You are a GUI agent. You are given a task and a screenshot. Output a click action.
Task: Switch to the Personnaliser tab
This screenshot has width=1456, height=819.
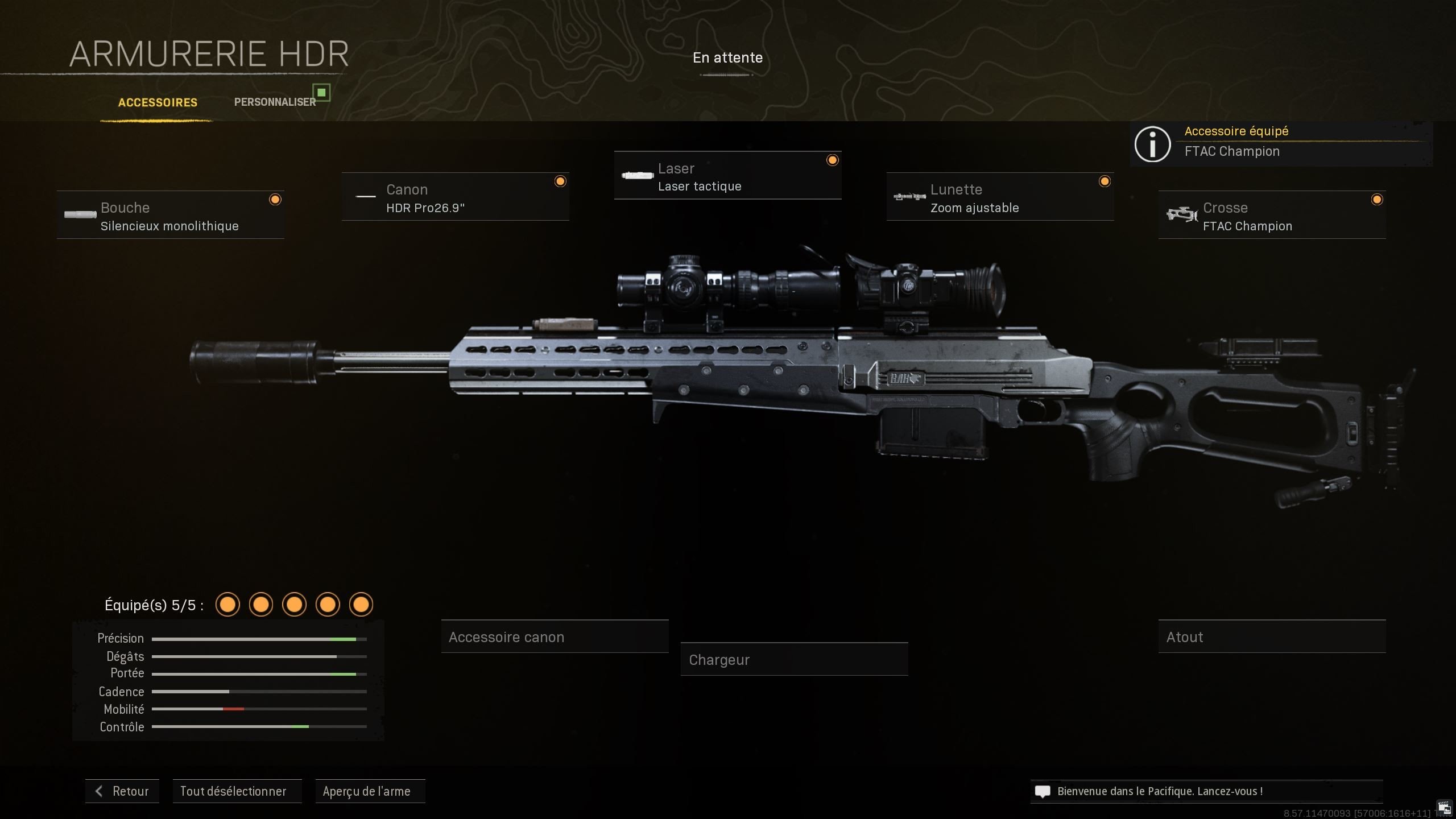[275, 102]
